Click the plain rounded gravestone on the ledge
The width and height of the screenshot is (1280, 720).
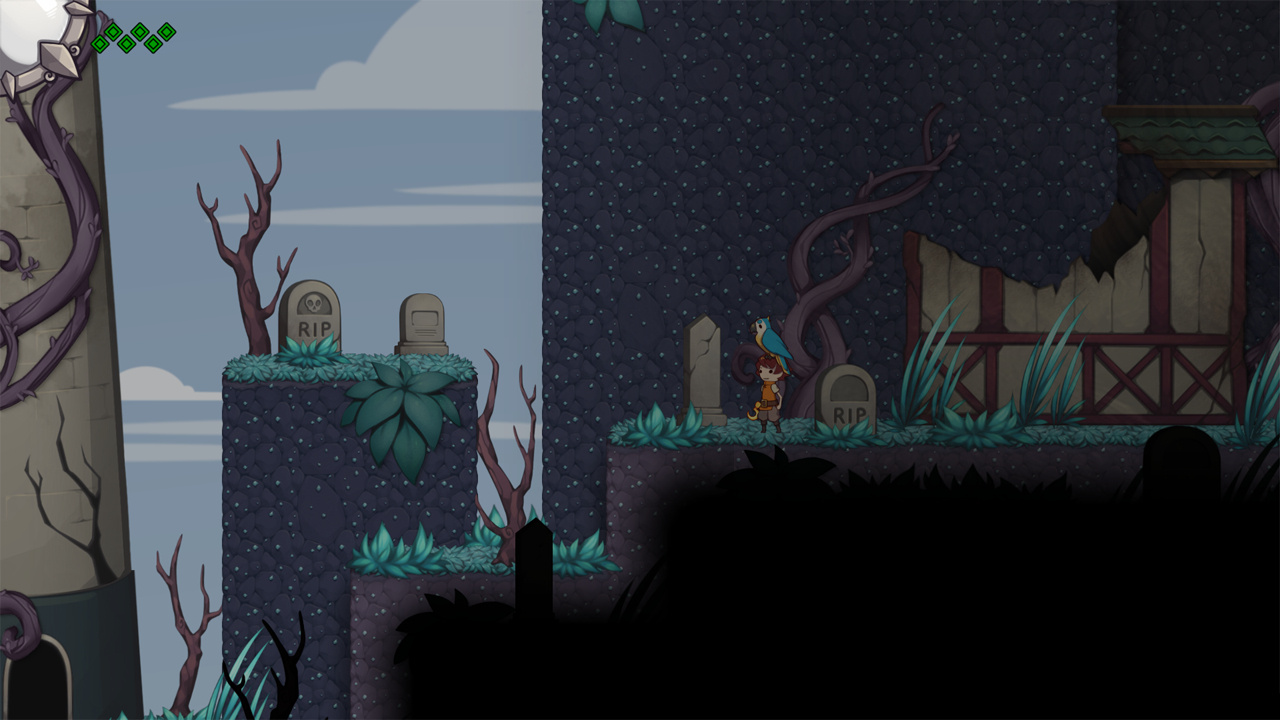(424, 320)
